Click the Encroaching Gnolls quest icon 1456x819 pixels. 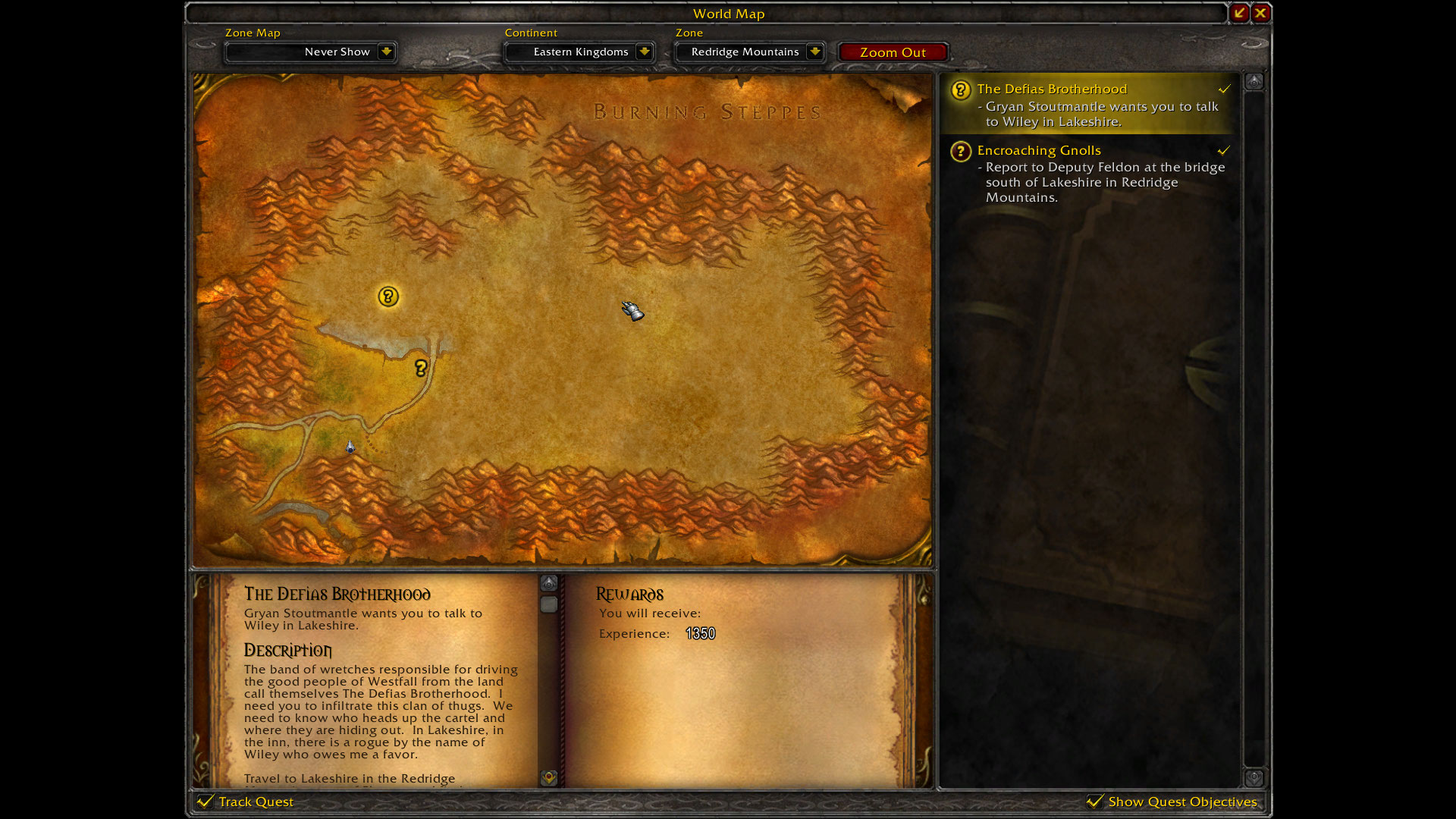(960, 152)
